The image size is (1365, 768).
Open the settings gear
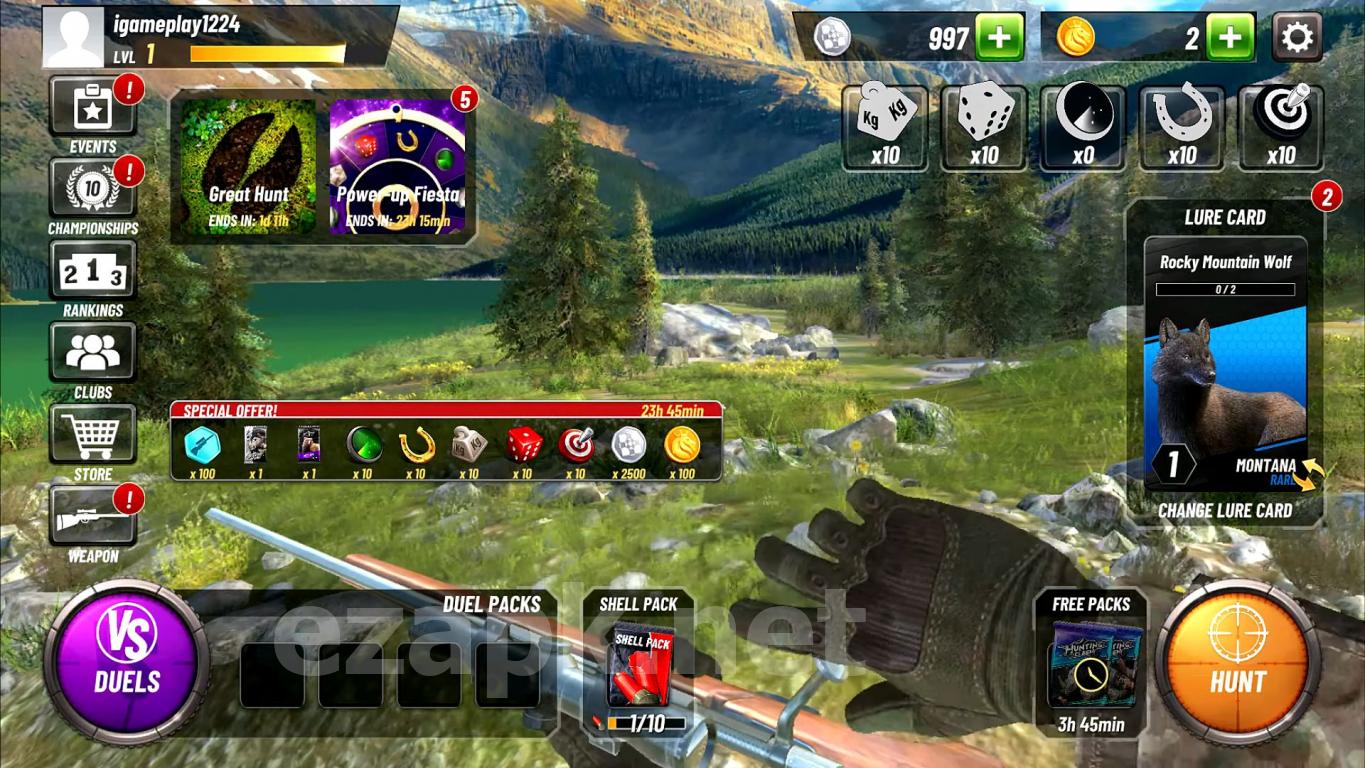[x=1297, y=39]
